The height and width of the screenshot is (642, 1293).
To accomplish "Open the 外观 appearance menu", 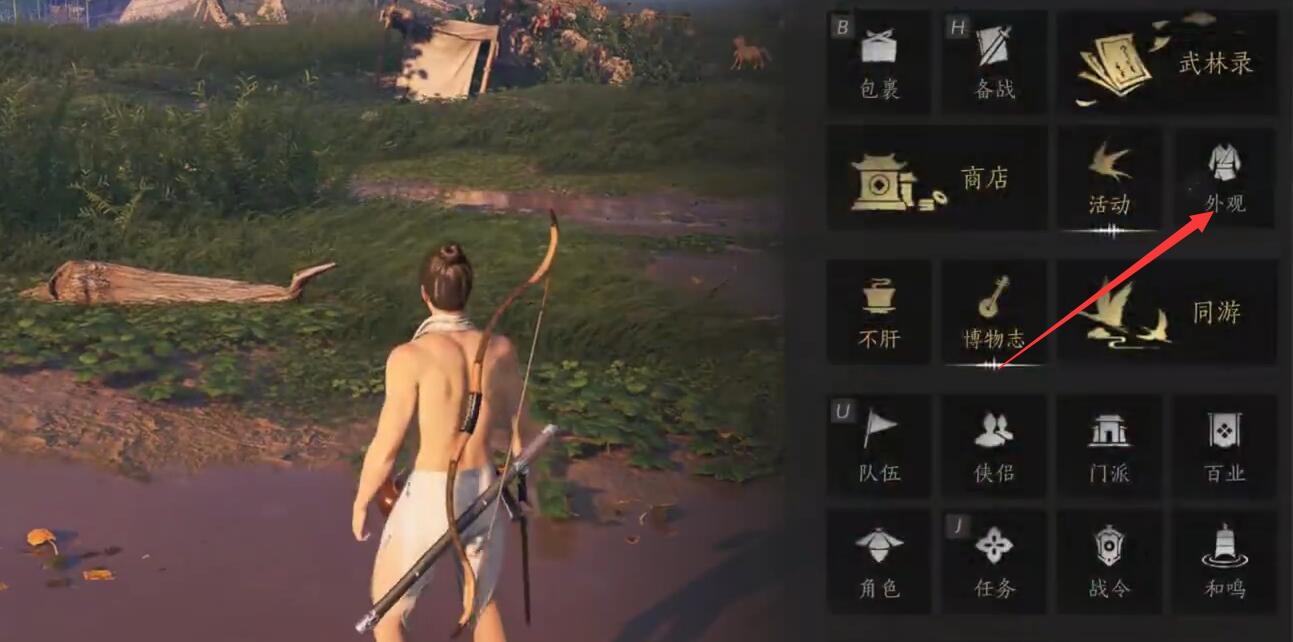I will (1224, 179).
